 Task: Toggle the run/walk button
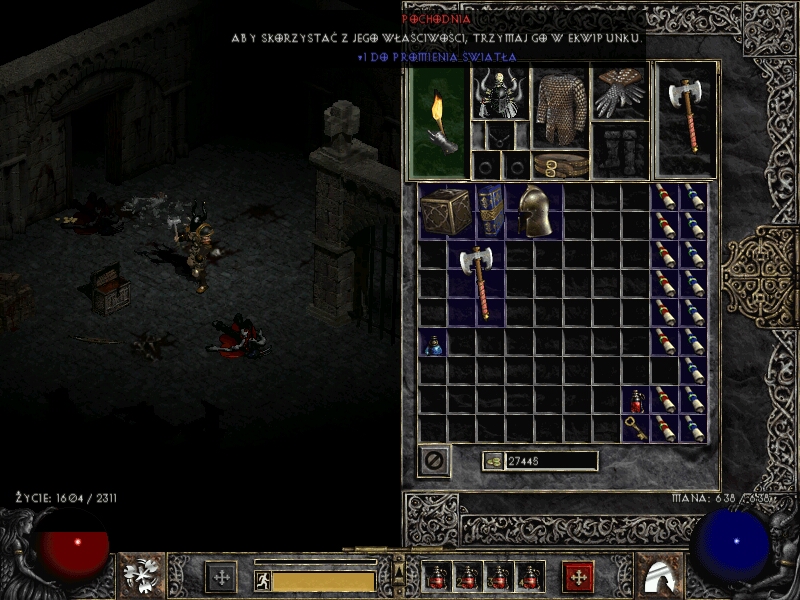[x=262, y=579]
